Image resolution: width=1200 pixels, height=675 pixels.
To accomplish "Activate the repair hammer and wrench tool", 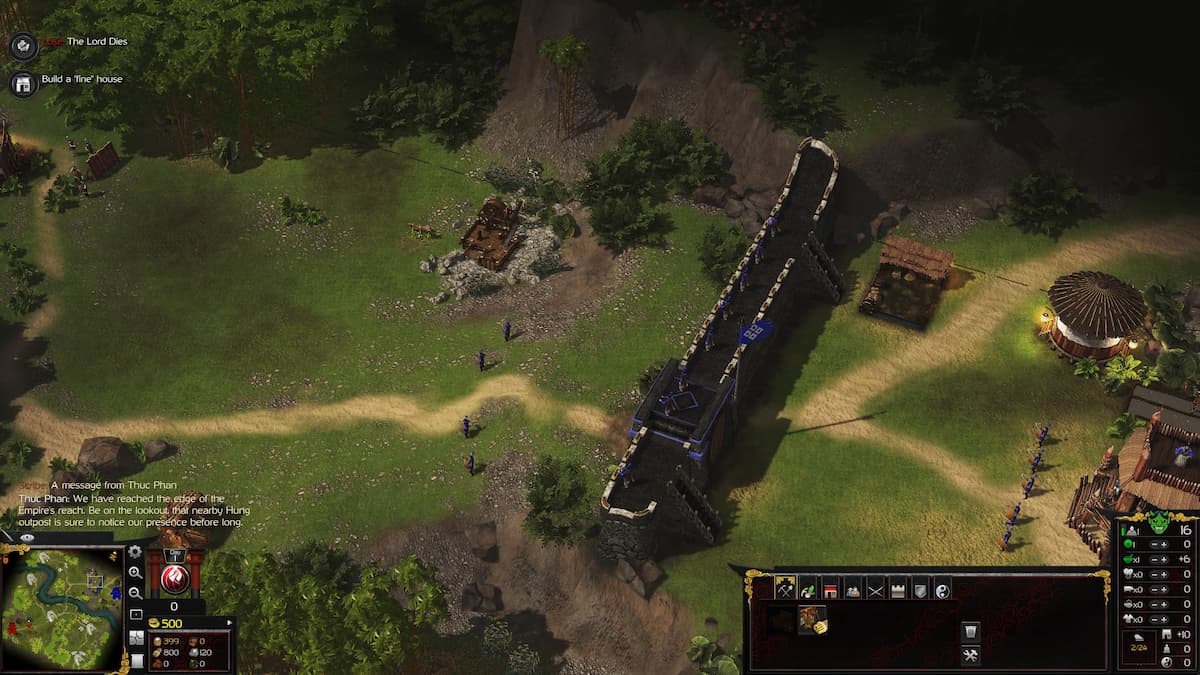I will 969,655.
